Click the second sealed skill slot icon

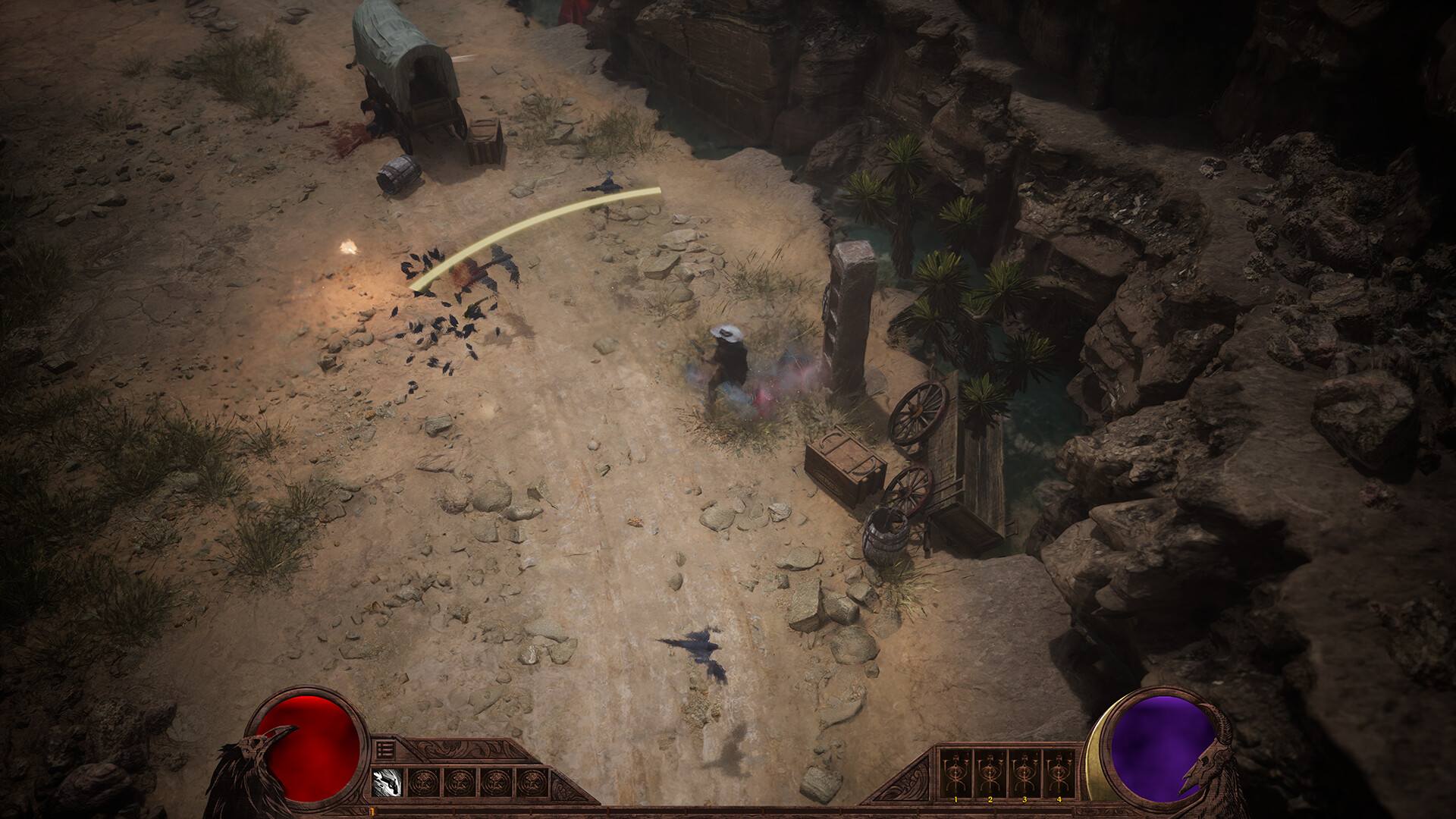tap(460, 783)
